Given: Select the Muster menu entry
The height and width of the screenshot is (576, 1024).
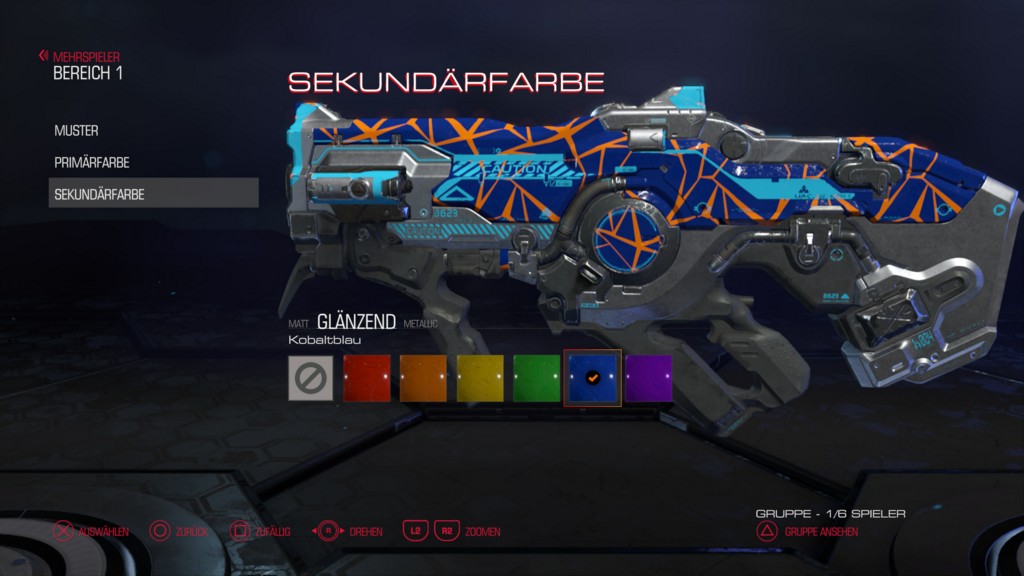Looking at the screenshot, I should pos(77,131).
